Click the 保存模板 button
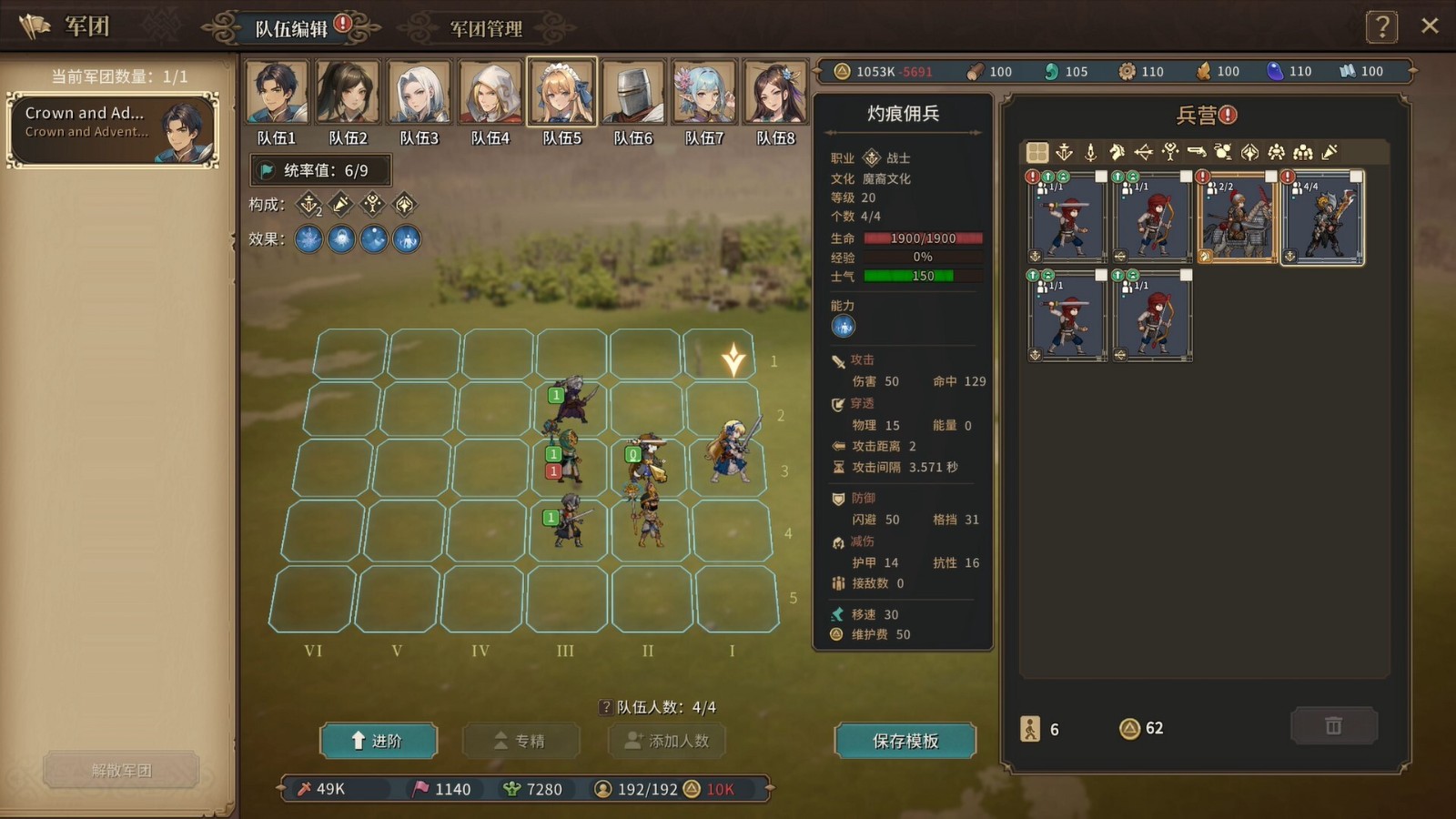This screenshot has height=819, width=1456. click(x=905, y=741)
